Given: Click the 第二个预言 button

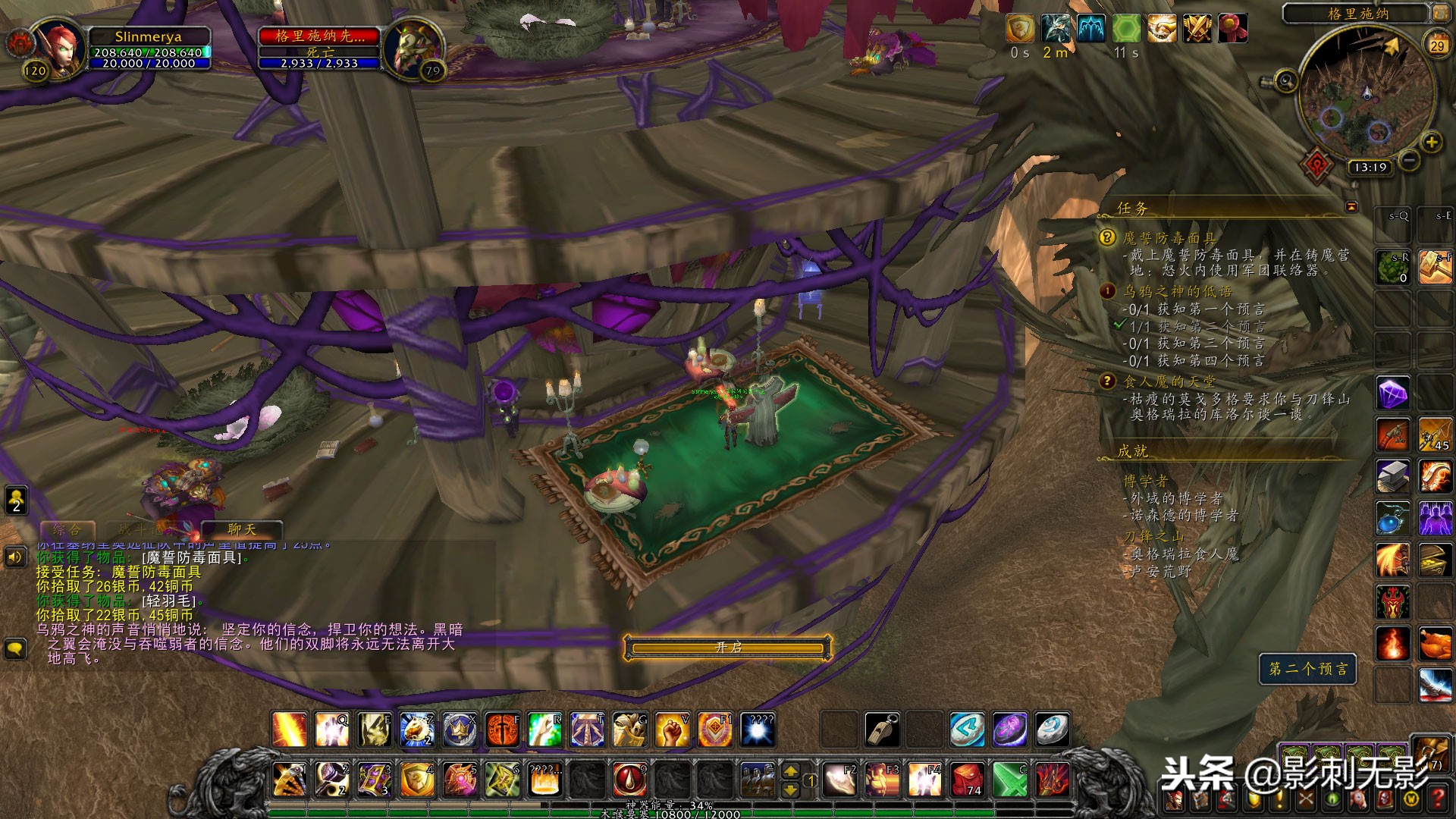Looking at the screenshot, I should (1308, 669).
